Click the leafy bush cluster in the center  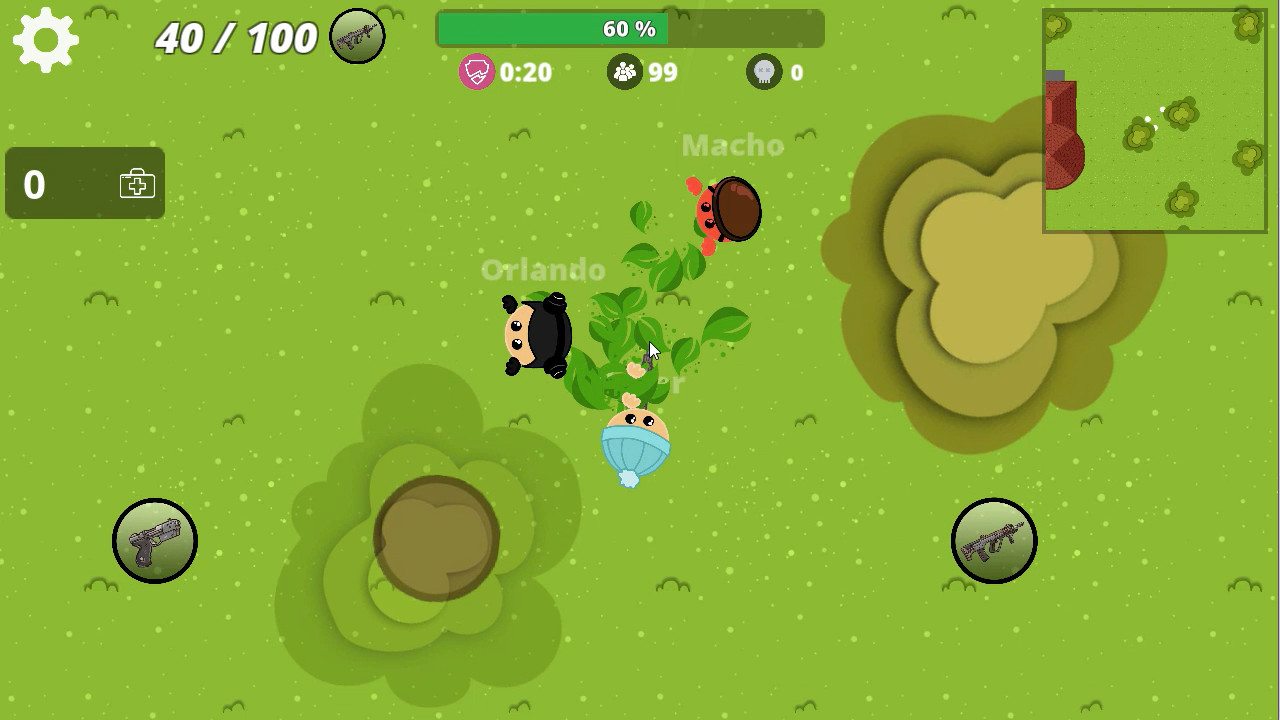(x=640, y=320)
